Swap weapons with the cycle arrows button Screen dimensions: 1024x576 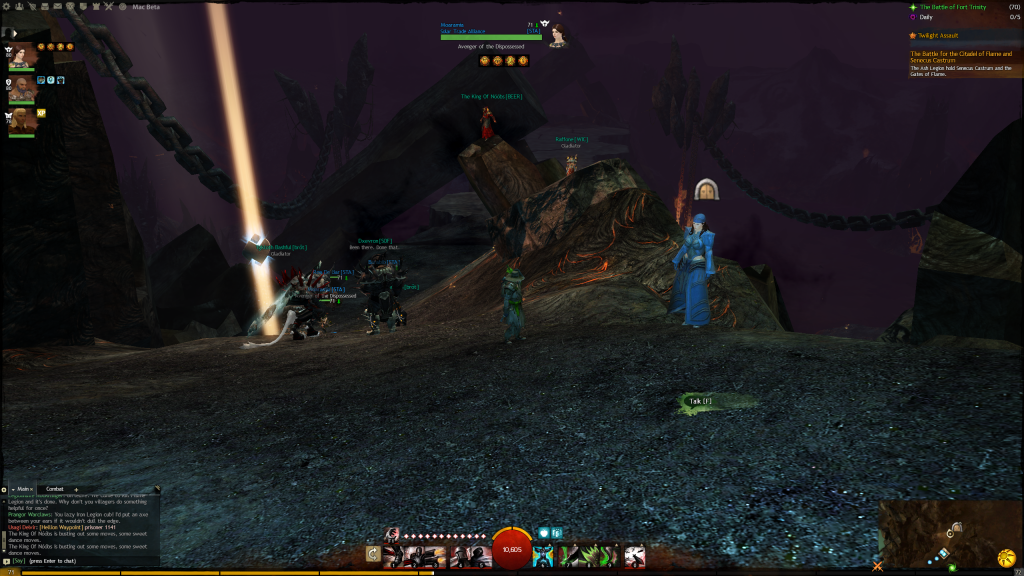373,553
